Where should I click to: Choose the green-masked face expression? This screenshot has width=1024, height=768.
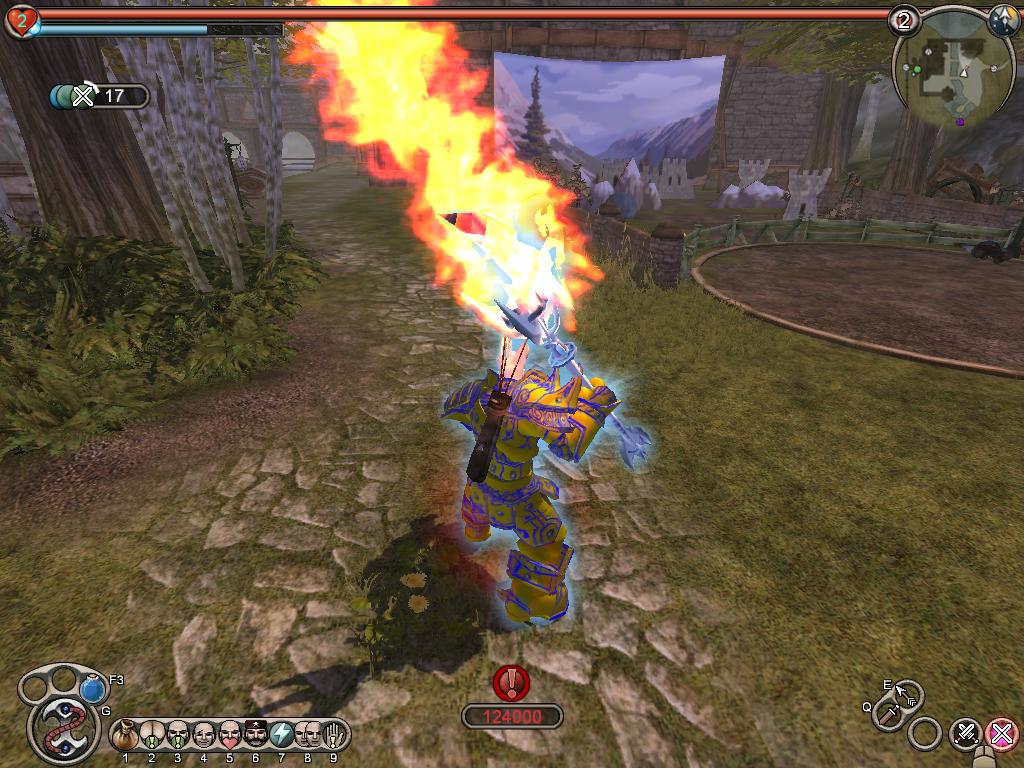[178, 735]
